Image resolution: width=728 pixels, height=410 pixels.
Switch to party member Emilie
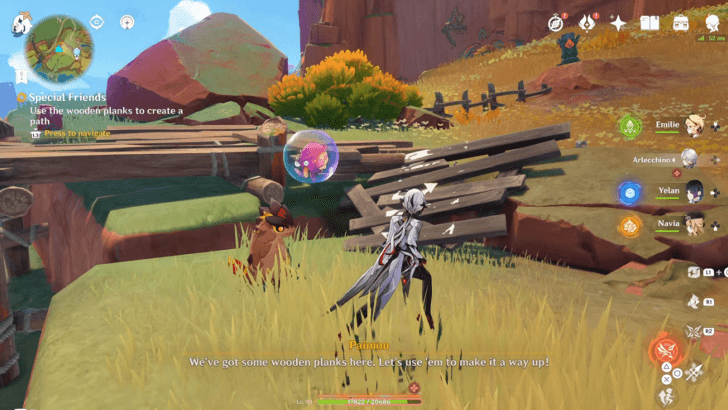[x=692, y=126]
